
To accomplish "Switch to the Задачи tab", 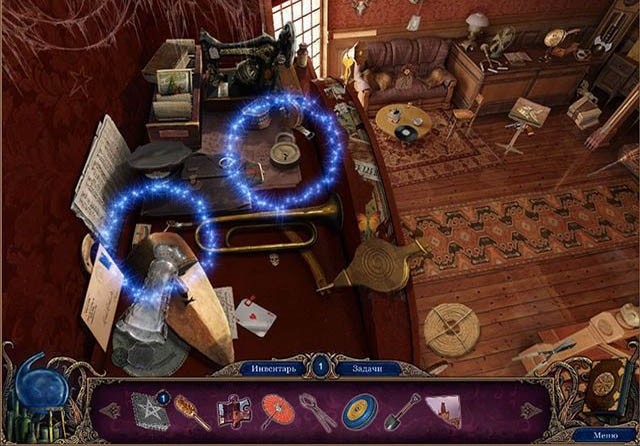I will pyautogui.click(x=369, y=368).
